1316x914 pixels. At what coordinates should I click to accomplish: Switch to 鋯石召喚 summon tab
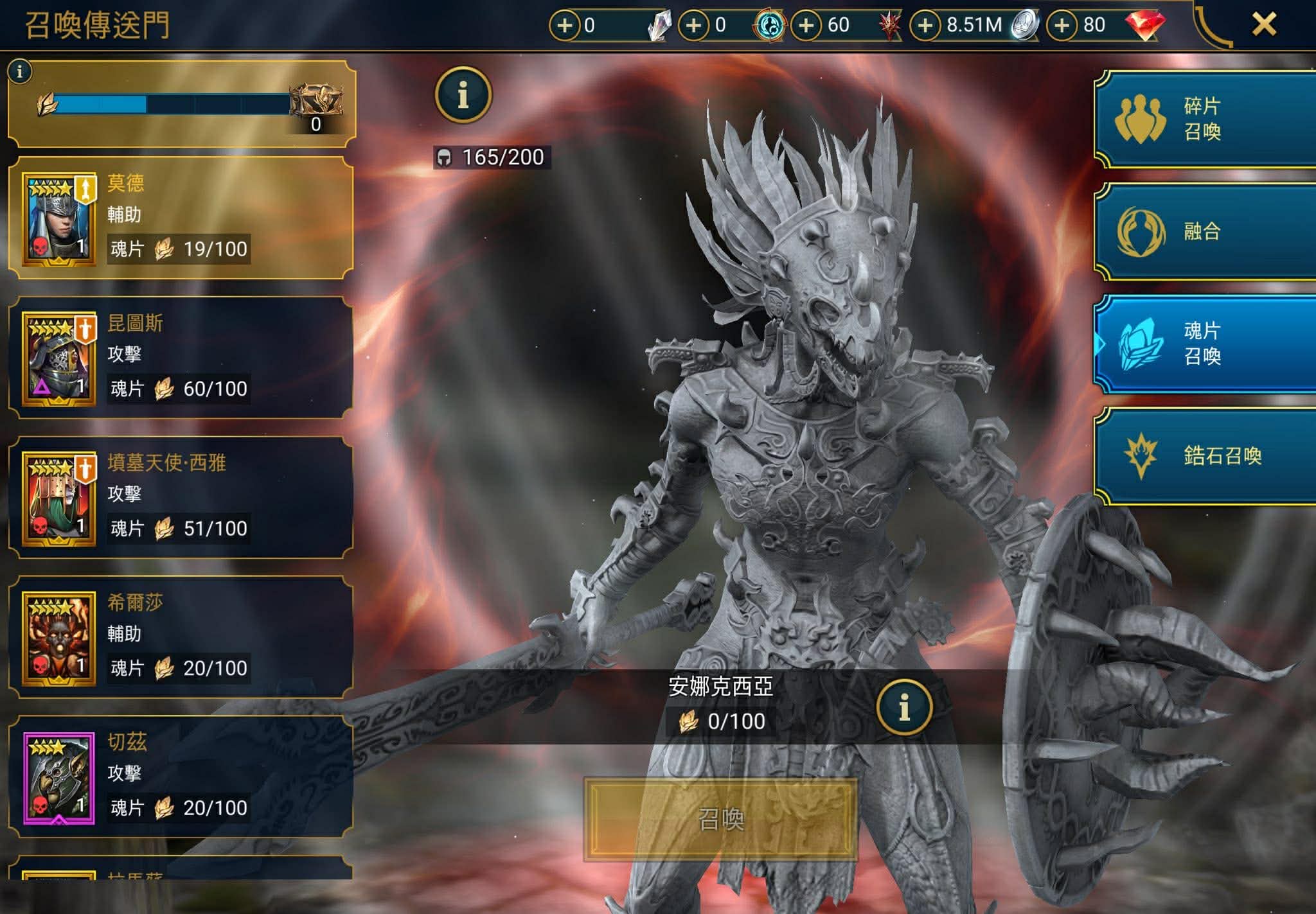[1204, 456]
